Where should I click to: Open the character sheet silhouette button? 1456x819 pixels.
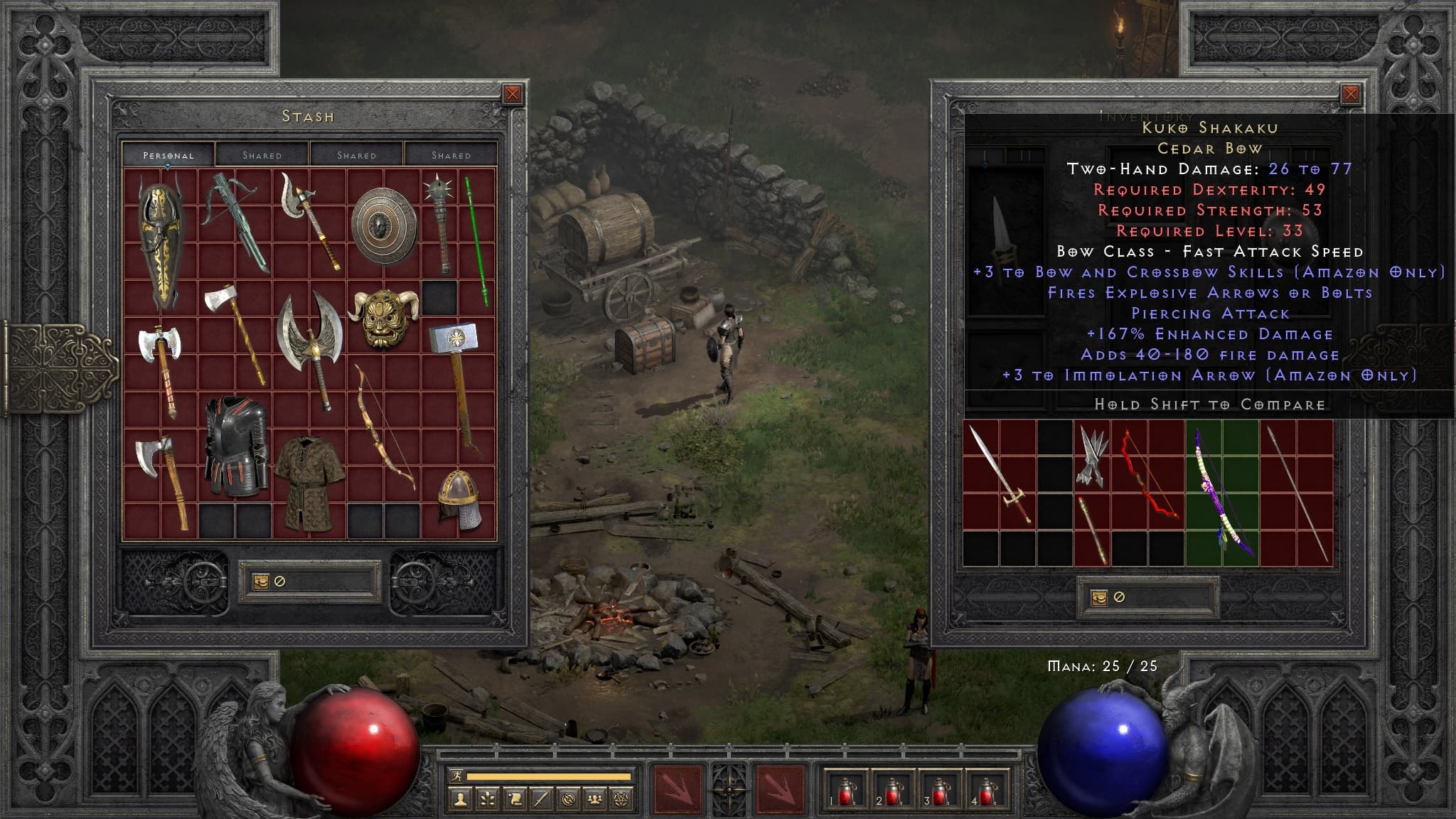tap(461, 800)
